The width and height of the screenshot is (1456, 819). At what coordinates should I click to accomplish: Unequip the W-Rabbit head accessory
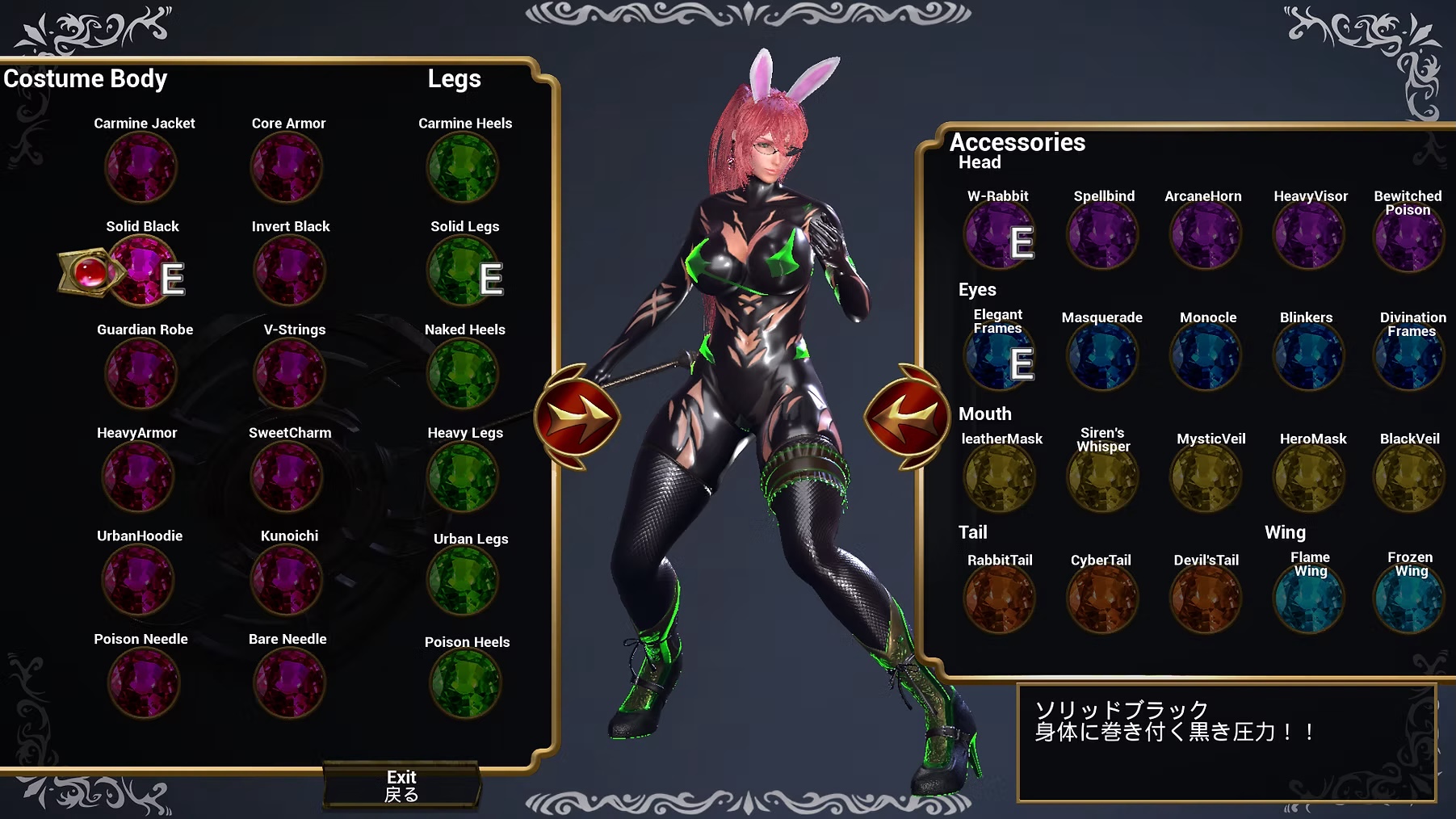pyautogui.click(x=1000, y=234)
